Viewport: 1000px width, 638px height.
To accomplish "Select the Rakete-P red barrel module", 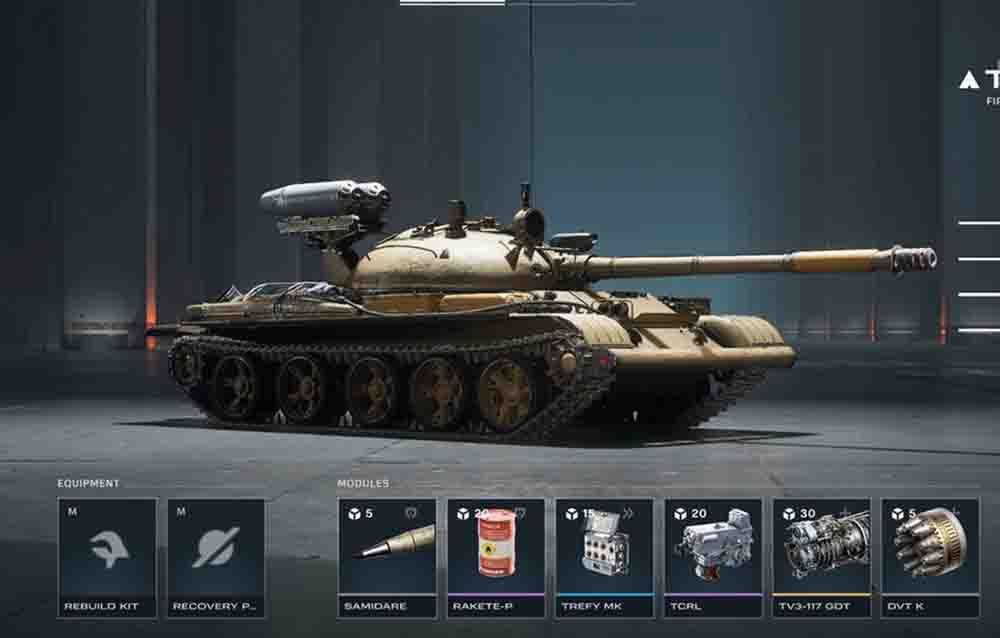I will (496, 556).
